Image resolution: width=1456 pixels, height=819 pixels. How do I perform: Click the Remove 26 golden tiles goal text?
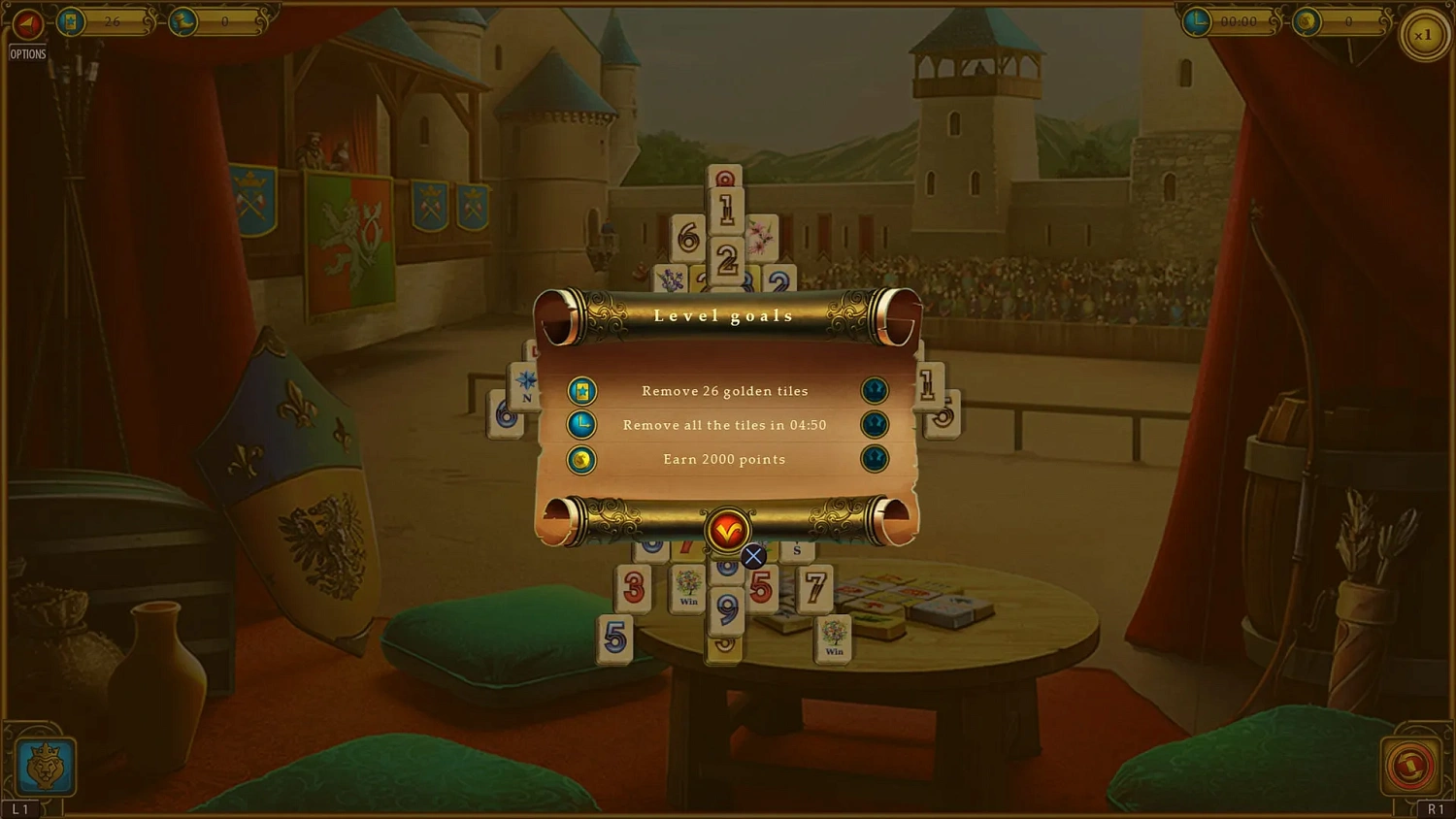coord(725,390)
